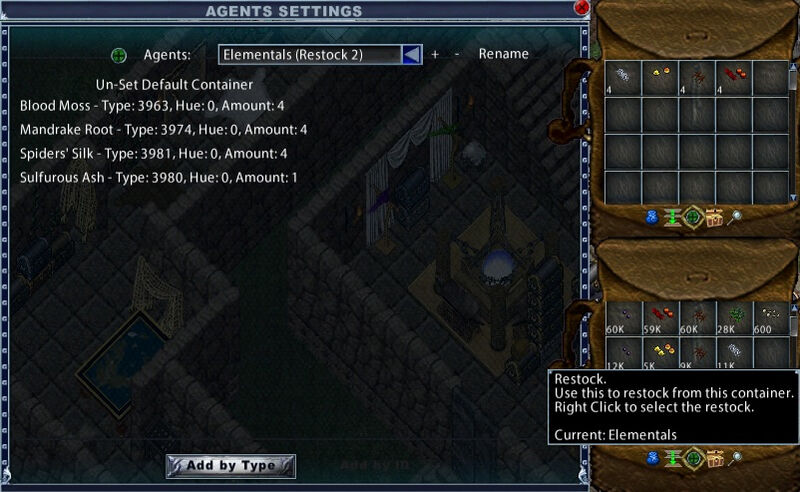Click the upper container's magnifying glass icon
800x492 pixels.
(735, 217)
